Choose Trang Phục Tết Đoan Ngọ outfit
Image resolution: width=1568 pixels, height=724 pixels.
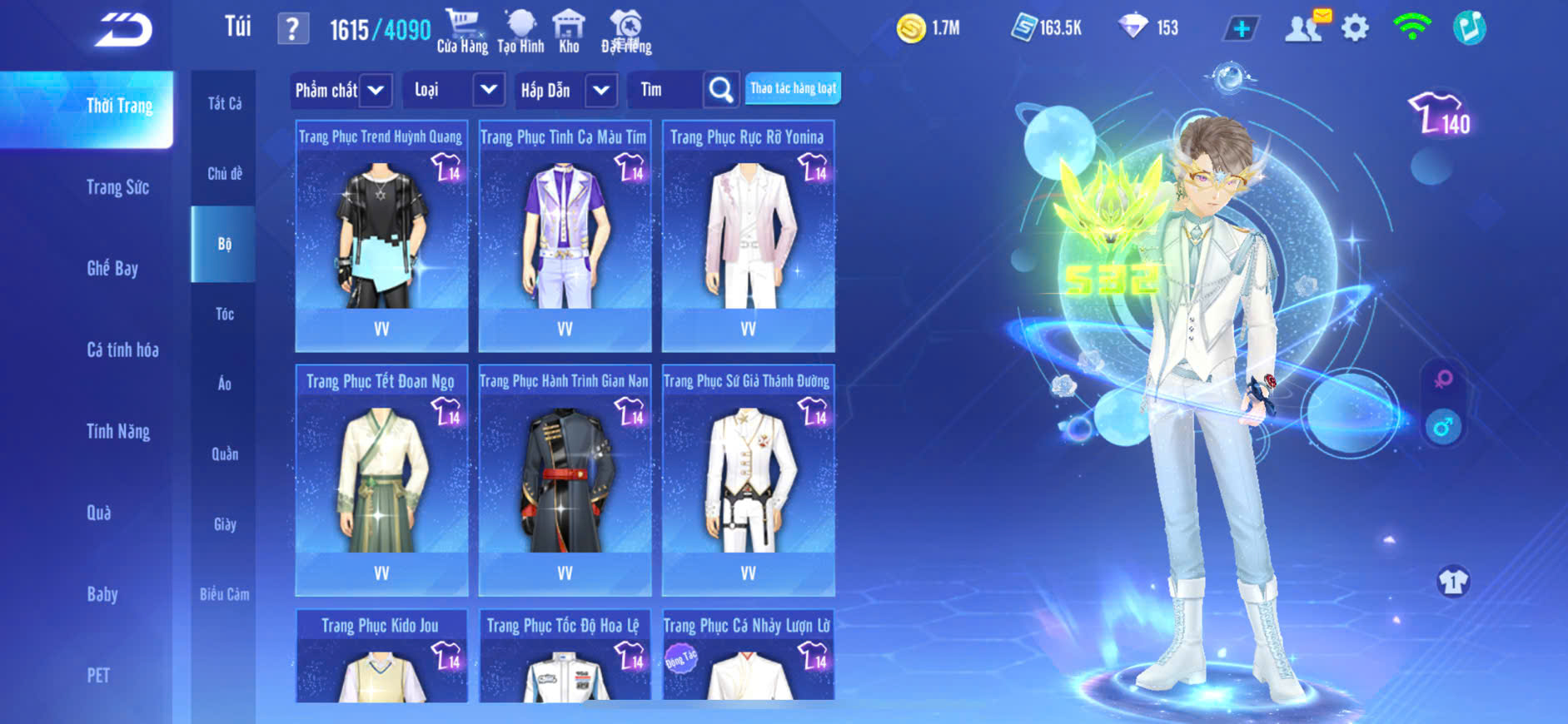[x=381, y=480]
